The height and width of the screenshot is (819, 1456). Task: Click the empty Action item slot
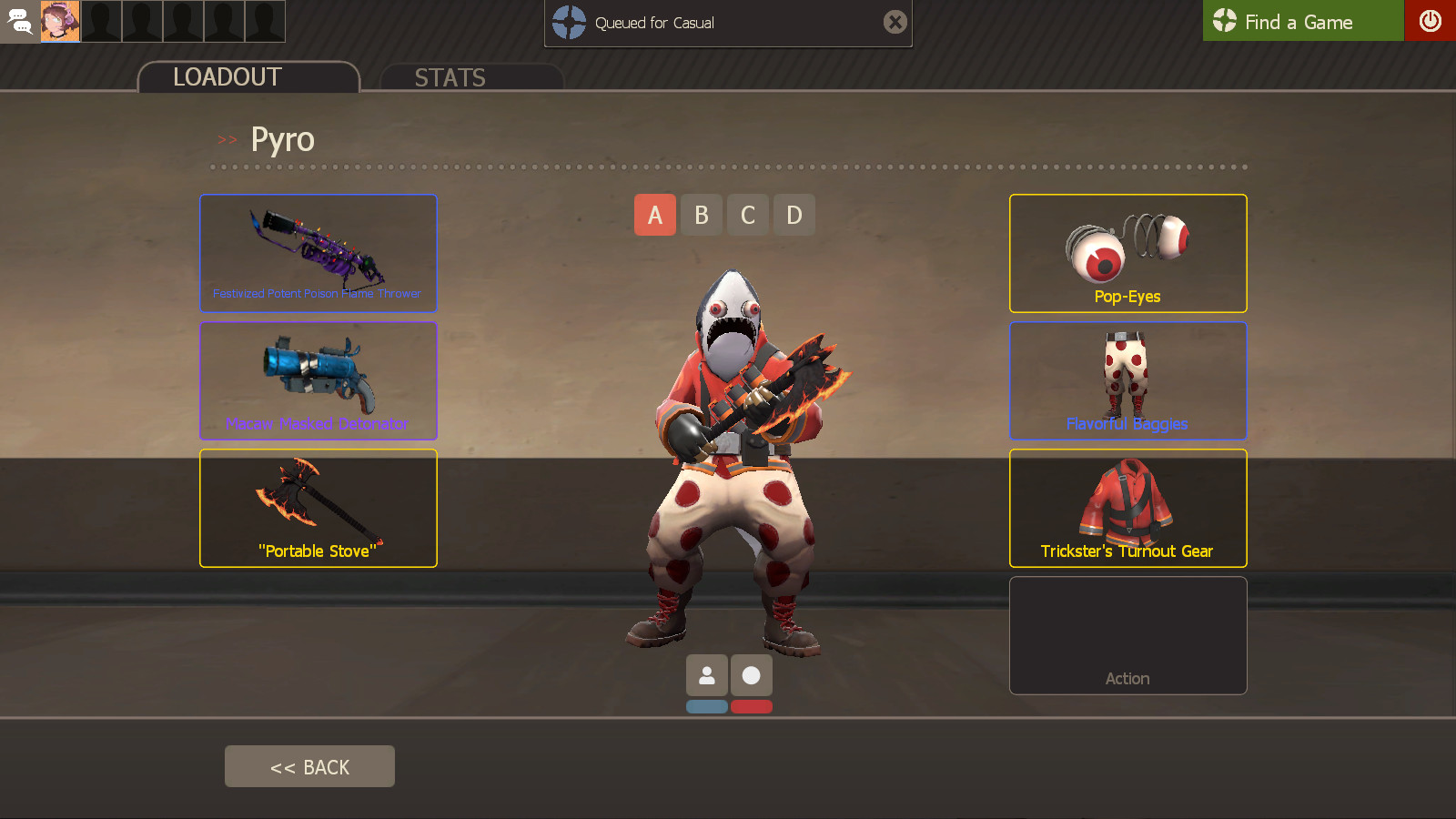pos(1127,635)
